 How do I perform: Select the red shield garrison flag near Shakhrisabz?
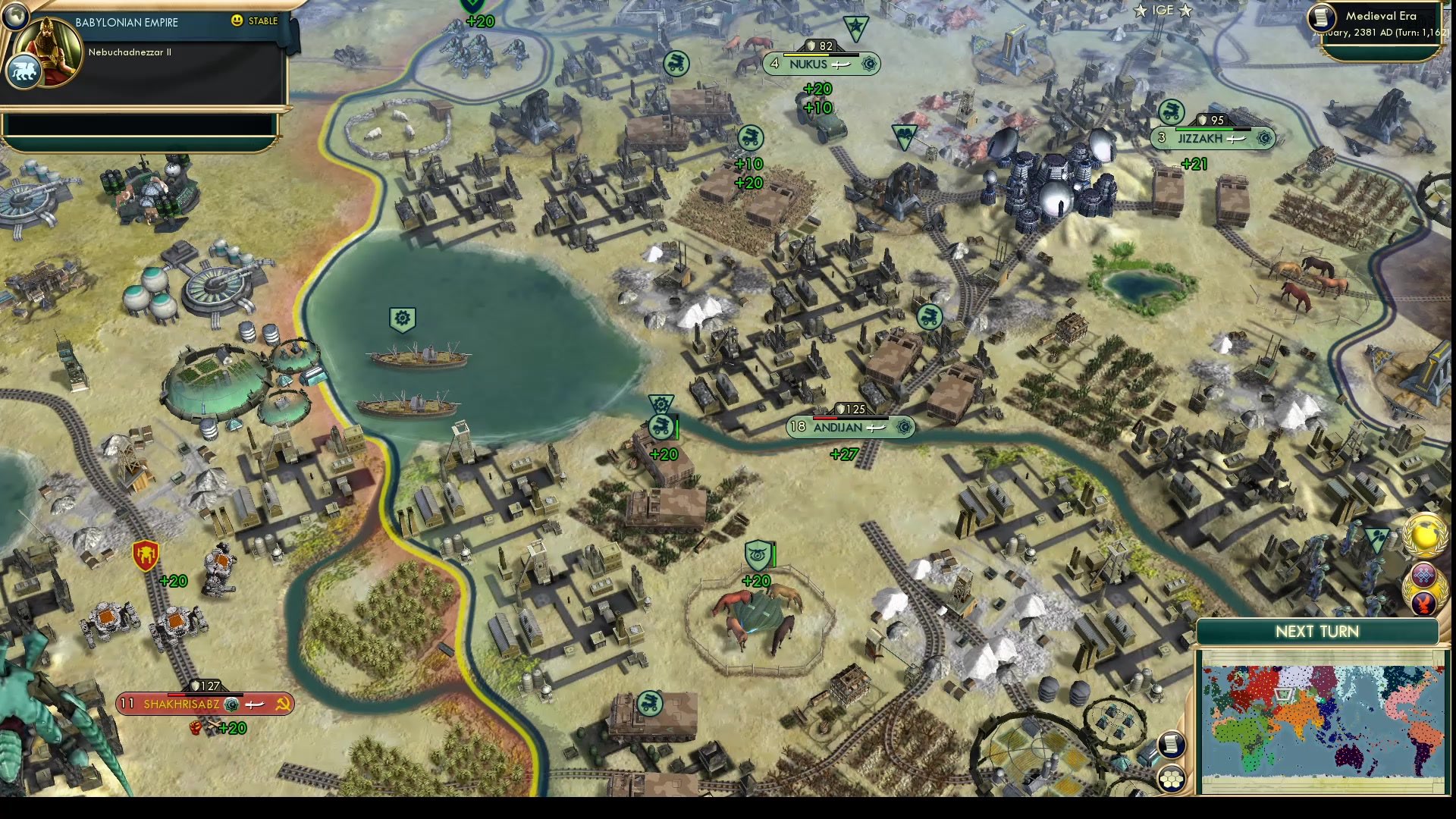click(145, 555)
